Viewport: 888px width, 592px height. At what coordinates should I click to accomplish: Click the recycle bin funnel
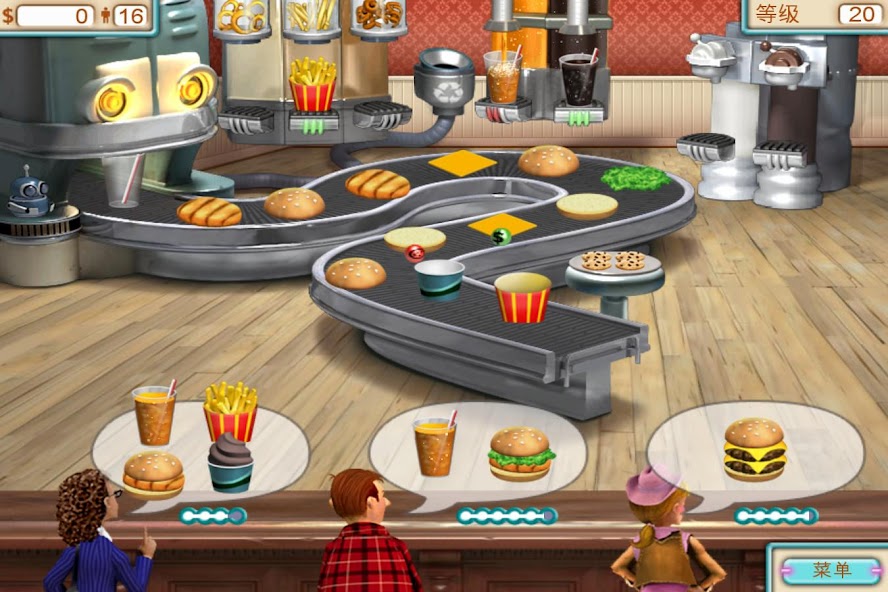[444, 77]
